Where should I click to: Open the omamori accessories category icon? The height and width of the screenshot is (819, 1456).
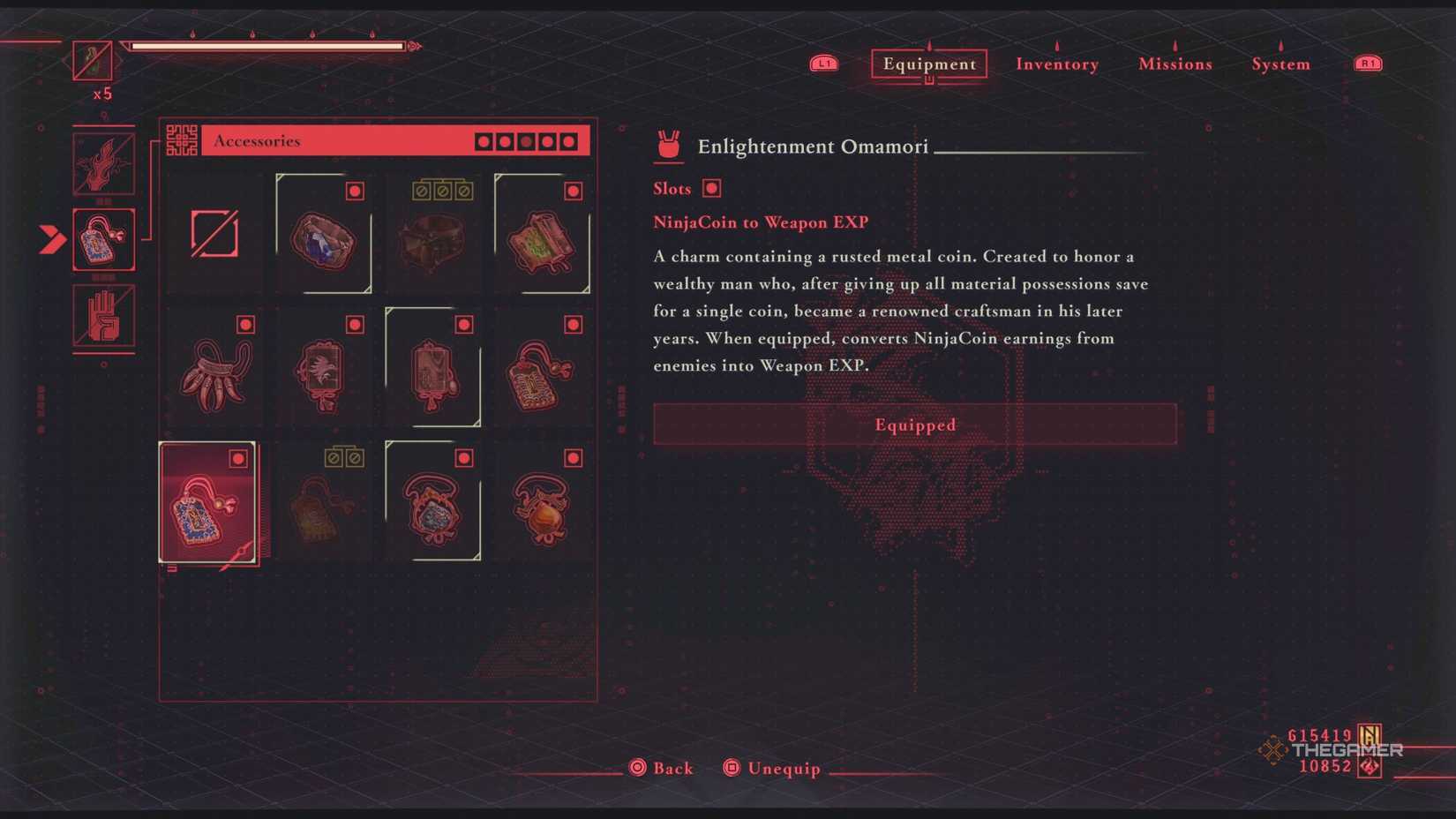tap(103, 238)
